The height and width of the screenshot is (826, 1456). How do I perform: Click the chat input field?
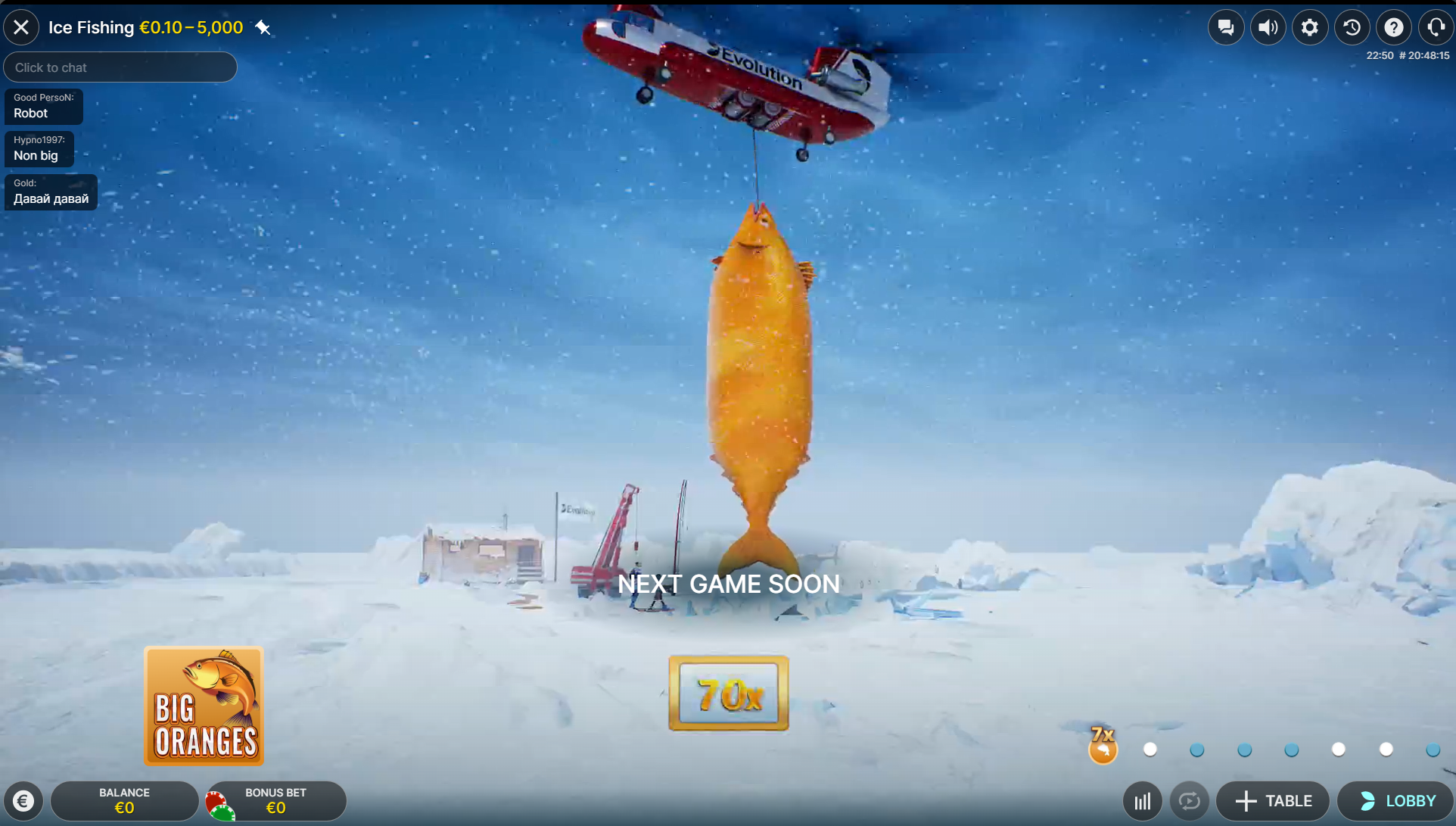coord(120,67)
